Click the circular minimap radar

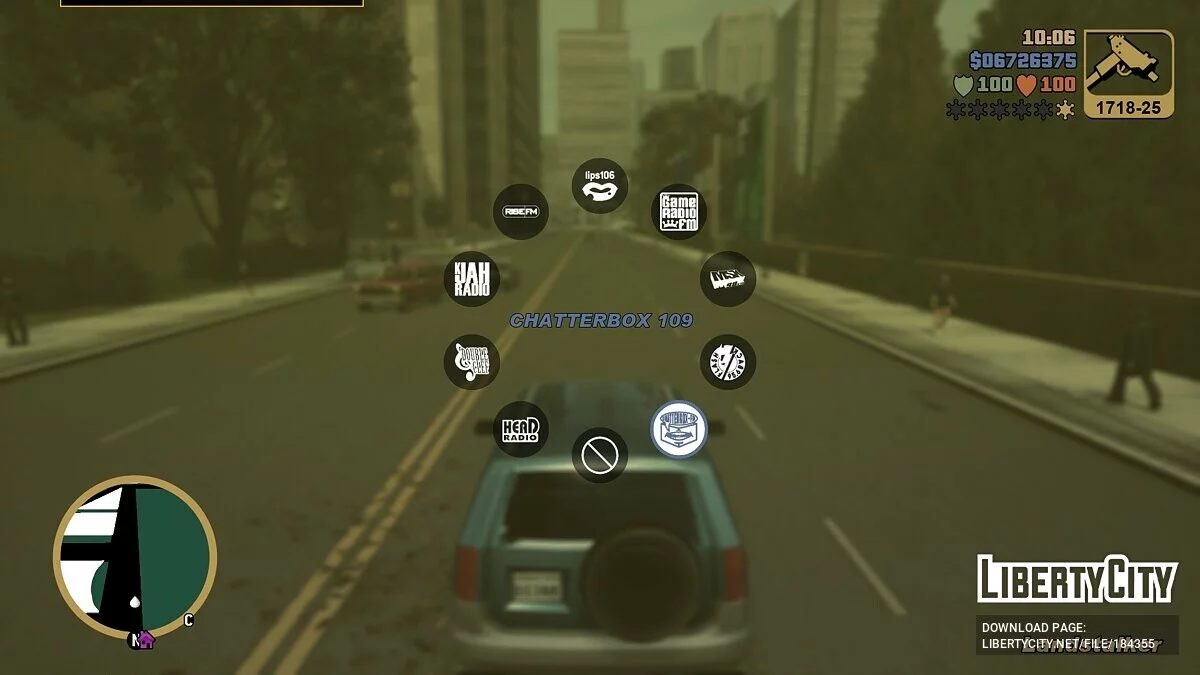(135, 557)
